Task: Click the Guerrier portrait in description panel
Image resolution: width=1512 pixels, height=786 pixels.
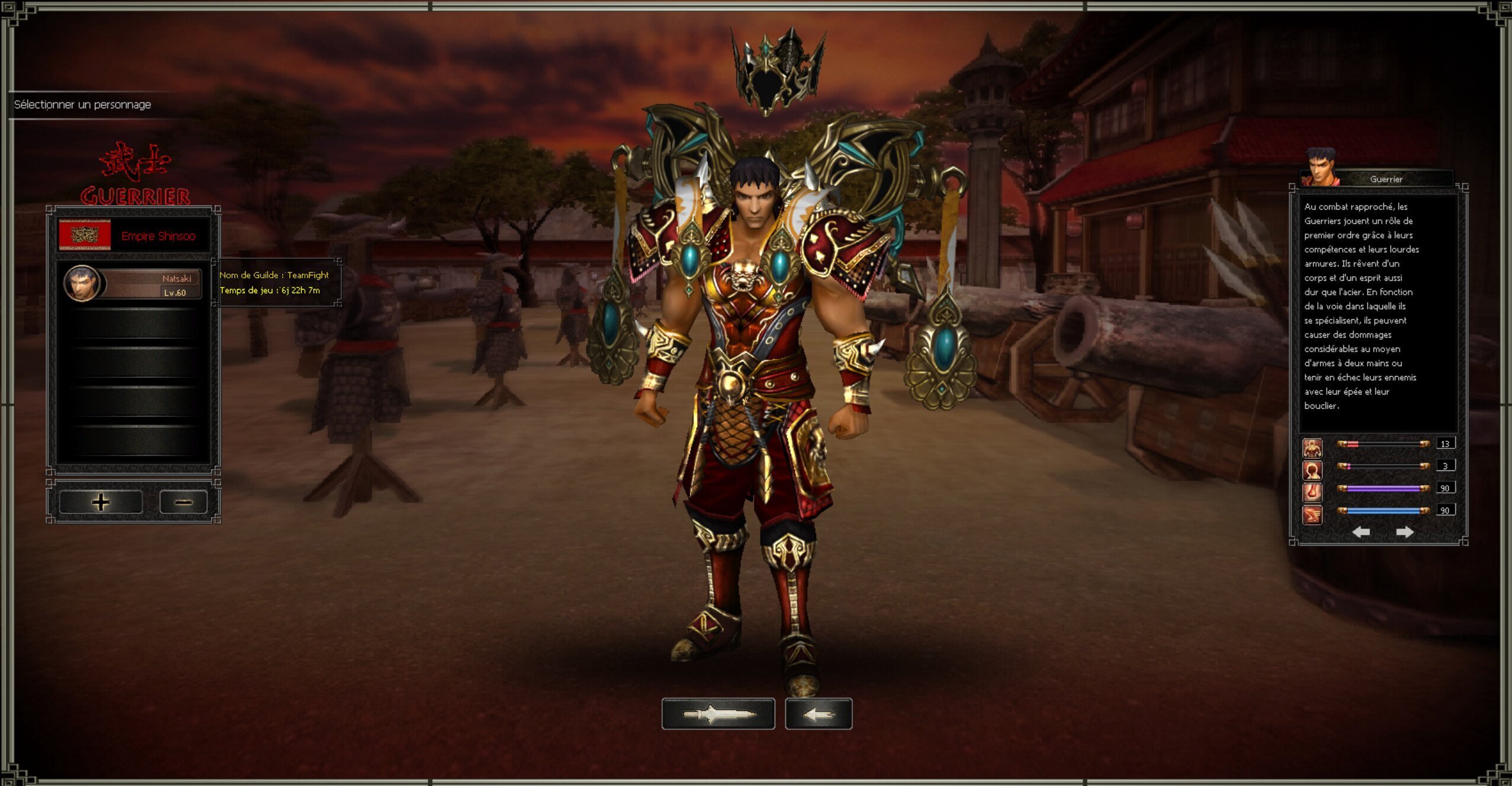Action: pyautogui.click(x=1321, y=166)
